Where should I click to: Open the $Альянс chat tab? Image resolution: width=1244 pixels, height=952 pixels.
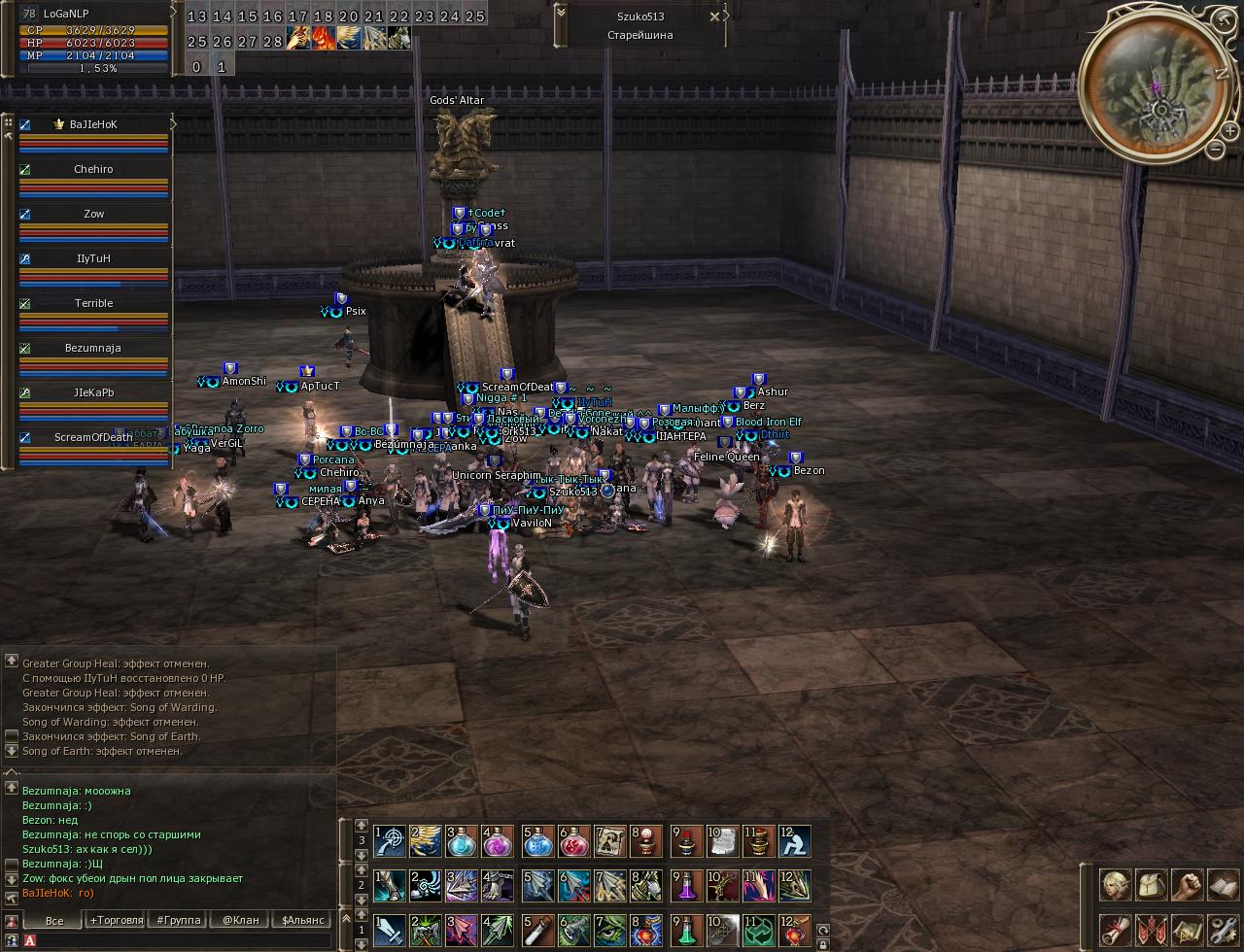point(302,920)
